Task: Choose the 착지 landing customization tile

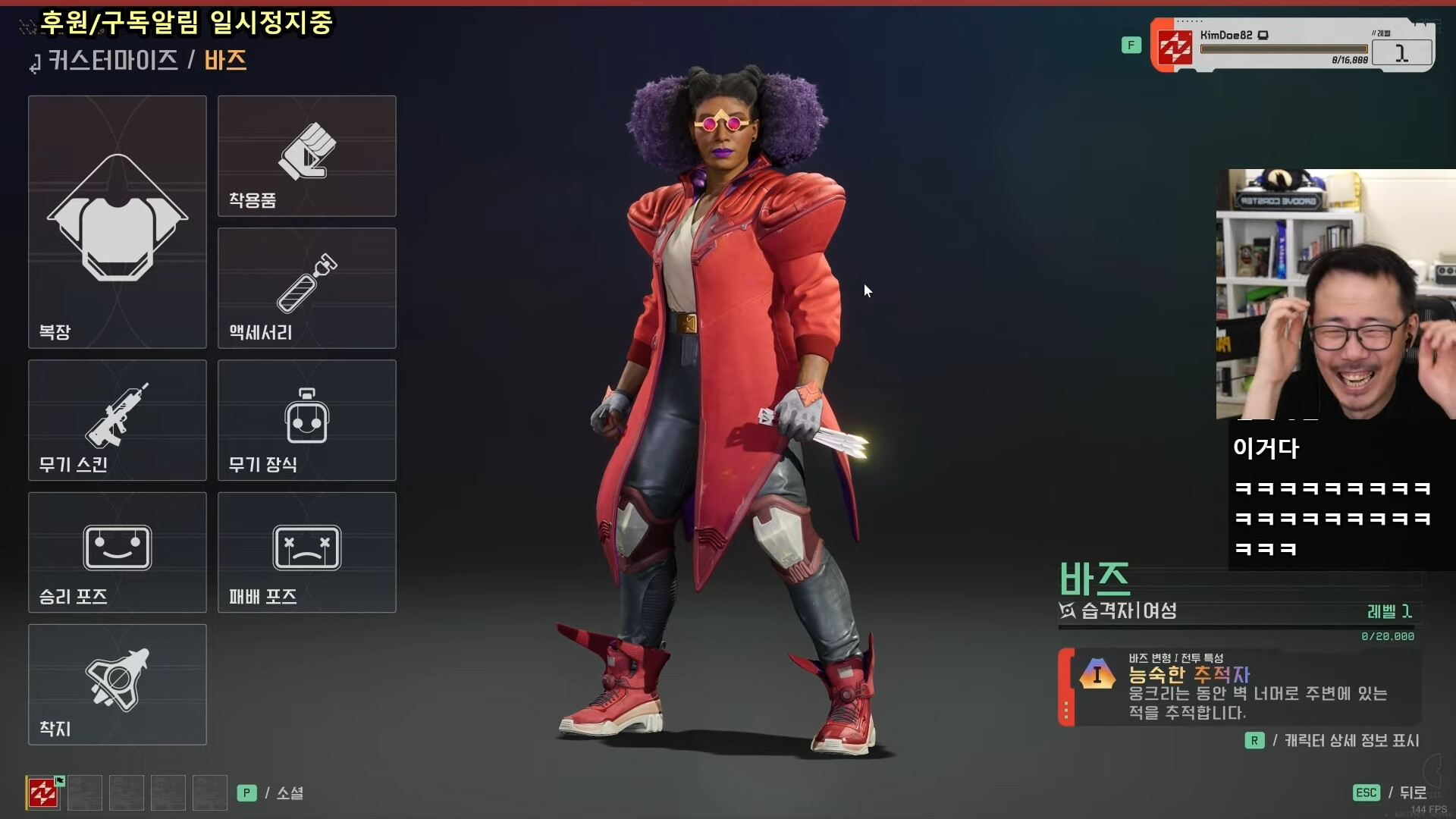Action: click(118, 684)
